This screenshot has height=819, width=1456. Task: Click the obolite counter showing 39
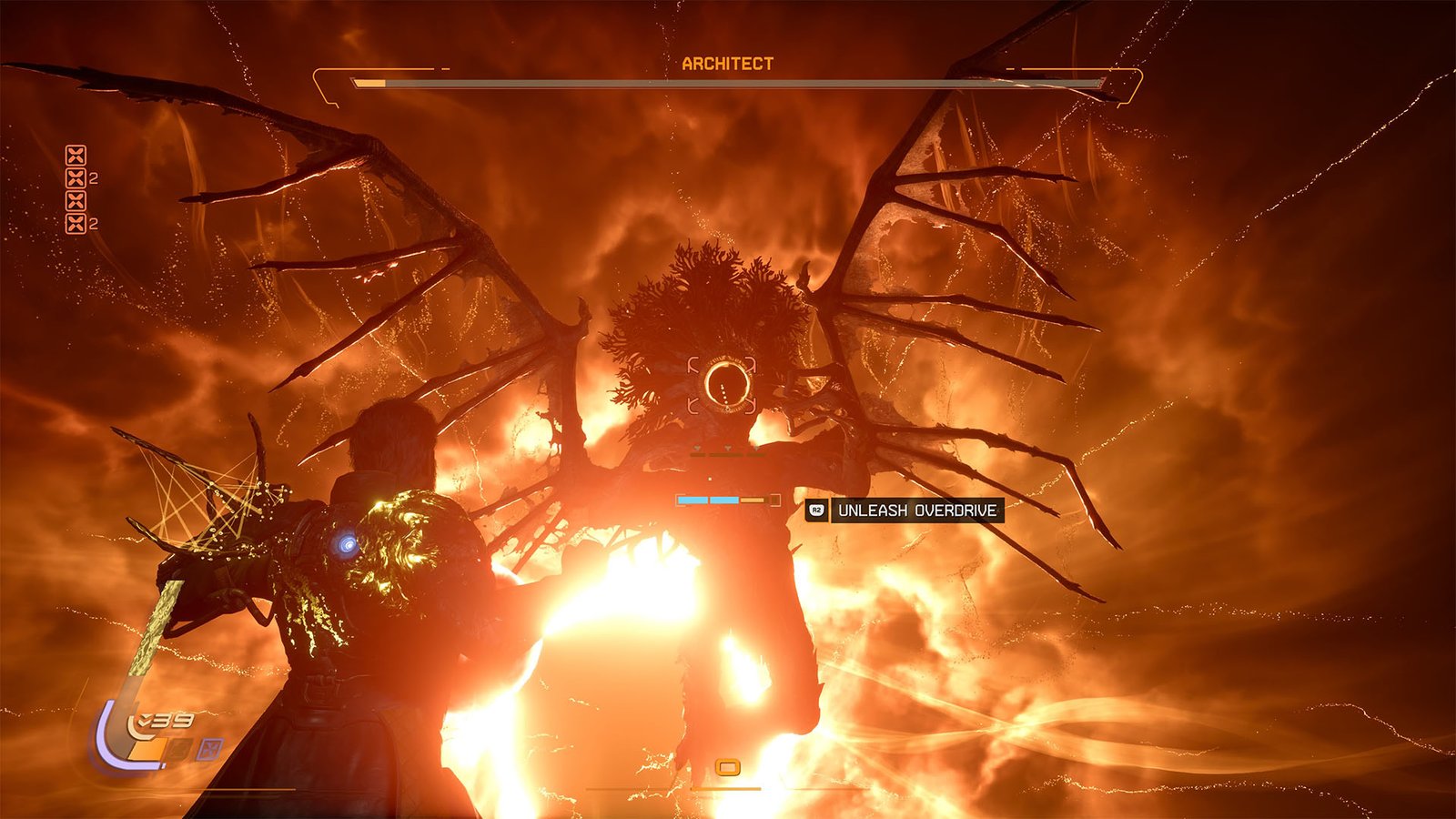[167, 721]
